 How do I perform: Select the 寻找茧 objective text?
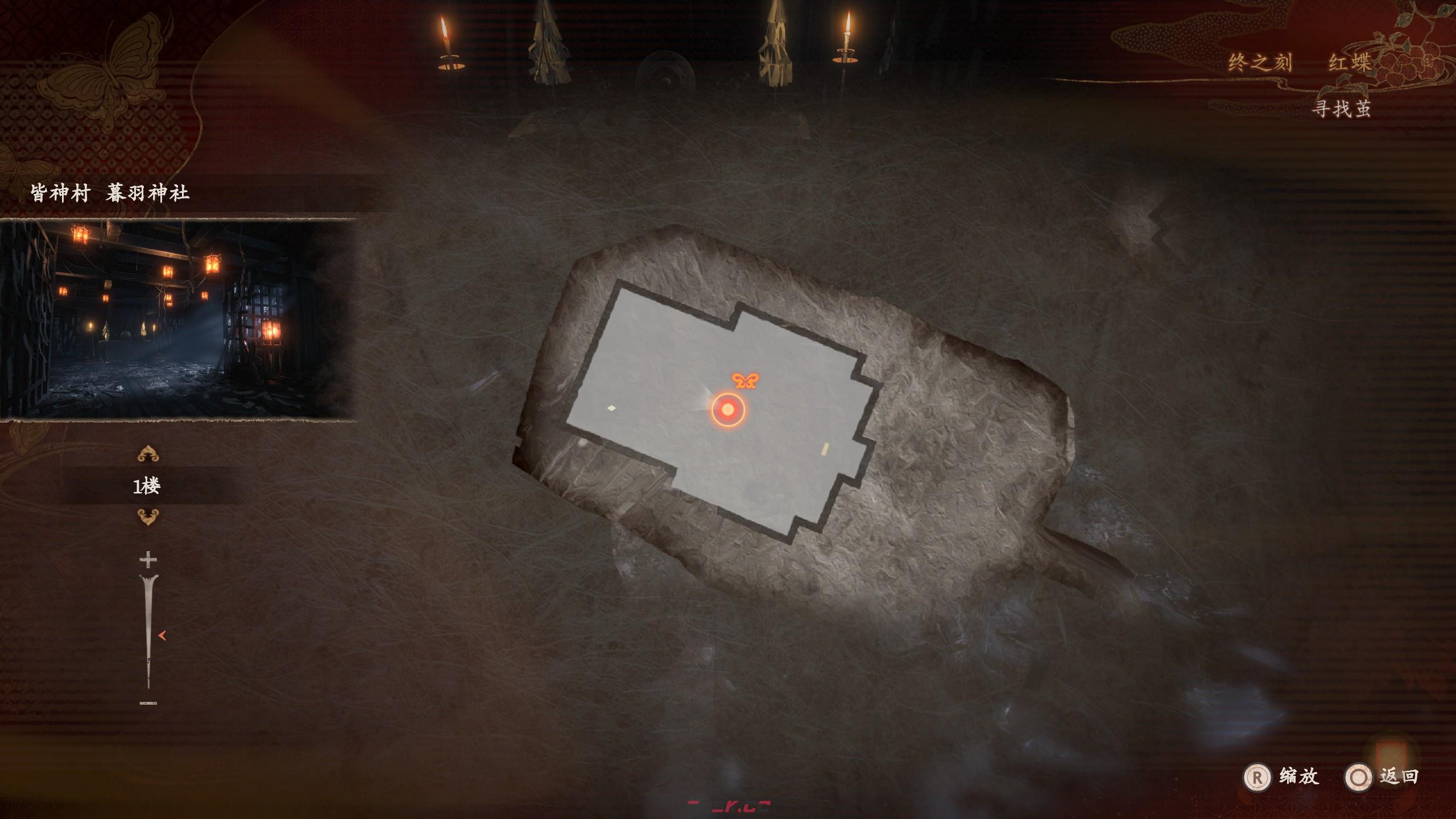[1341, 108]
